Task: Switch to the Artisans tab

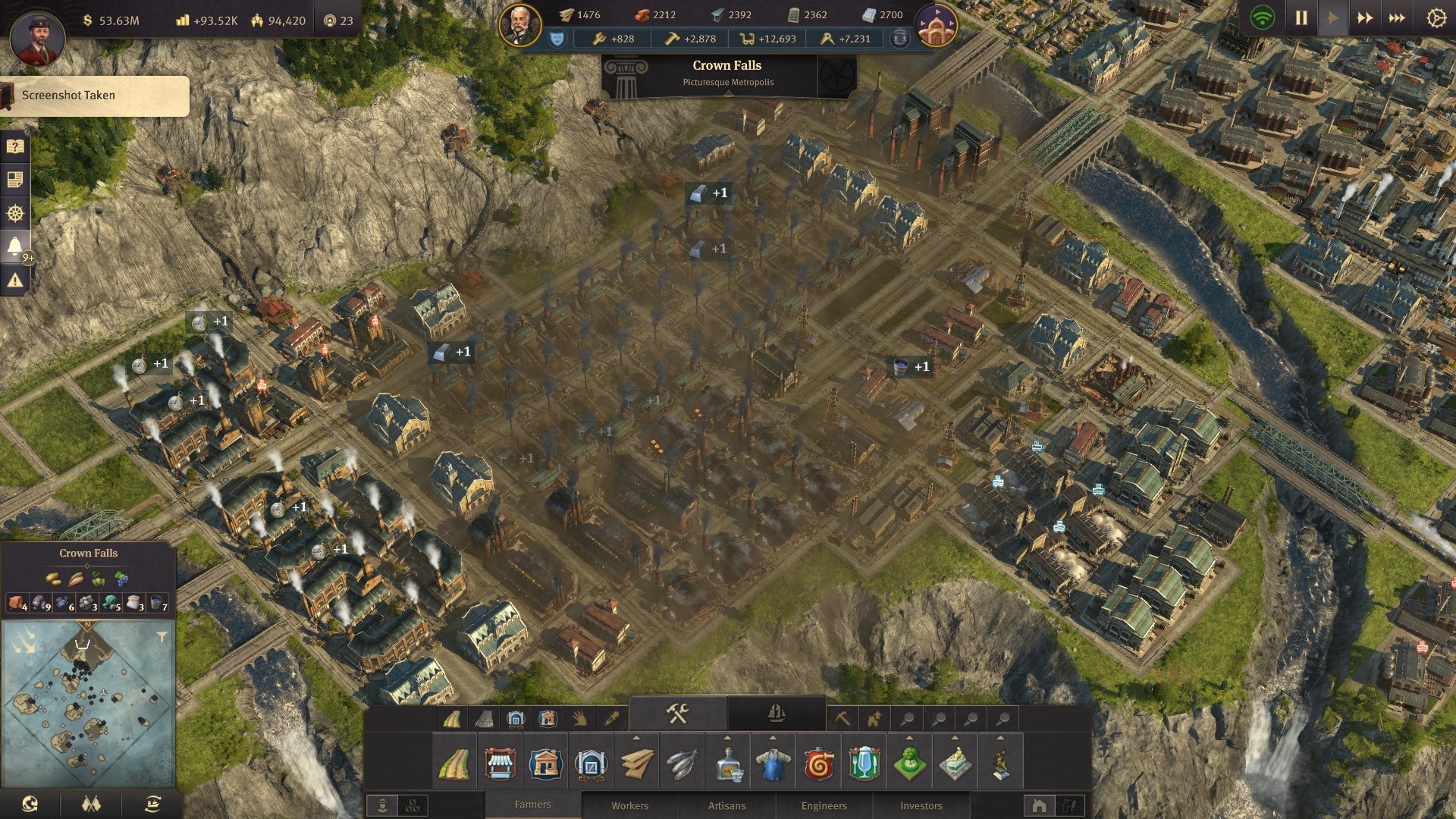Action: (x=726, y=805)
